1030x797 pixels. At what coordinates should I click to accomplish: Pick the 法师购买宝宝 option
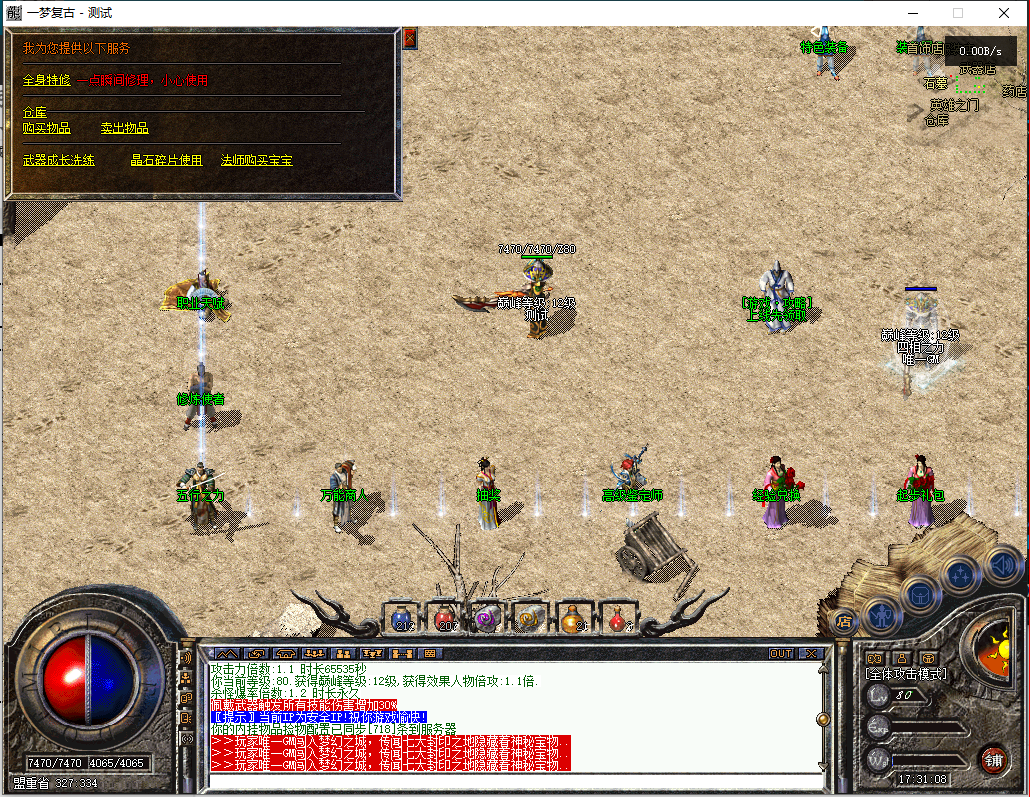pos(256,160)
